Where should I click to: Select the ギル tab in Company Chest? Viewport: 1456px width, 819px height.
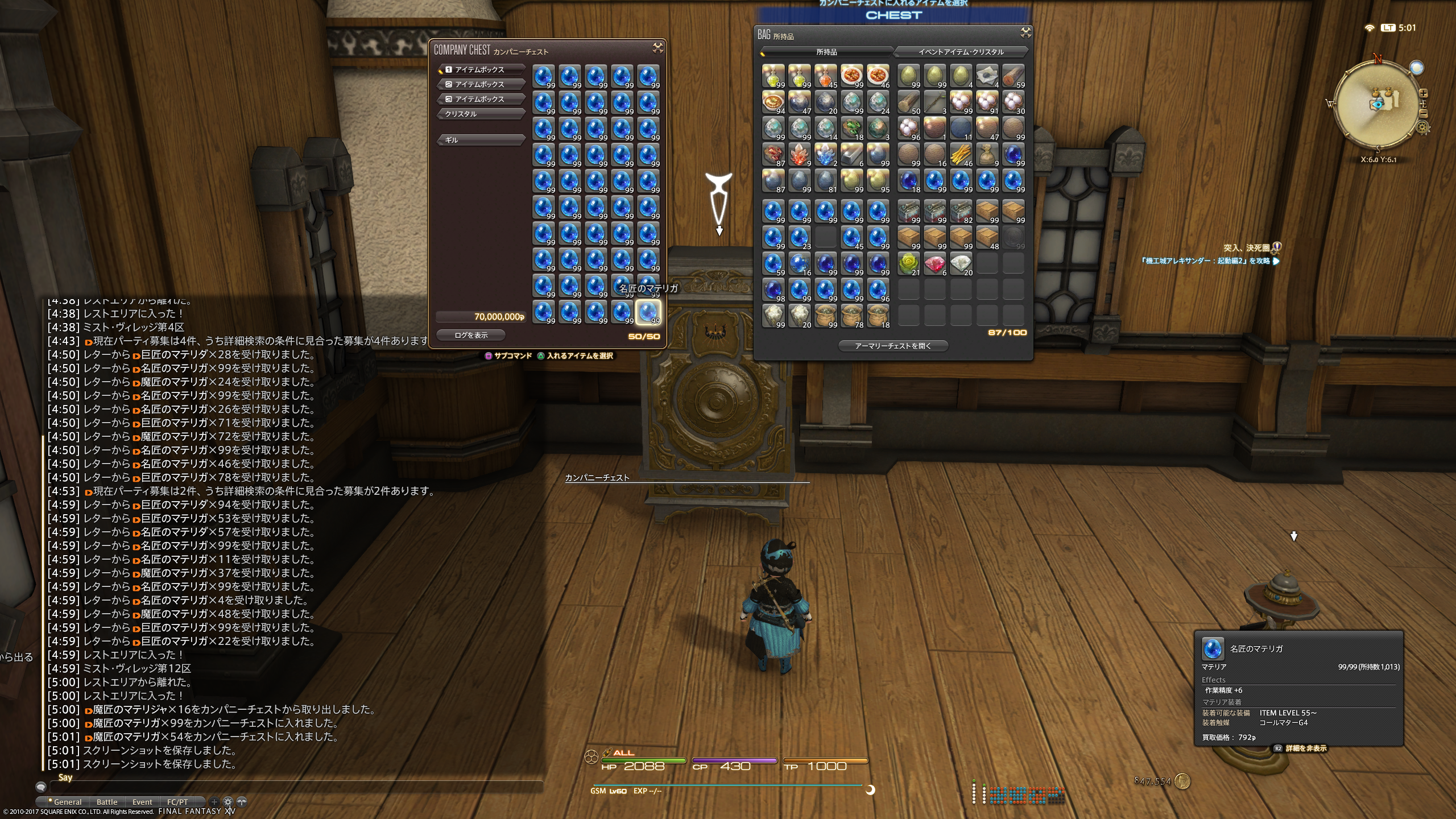click(481, 140)
